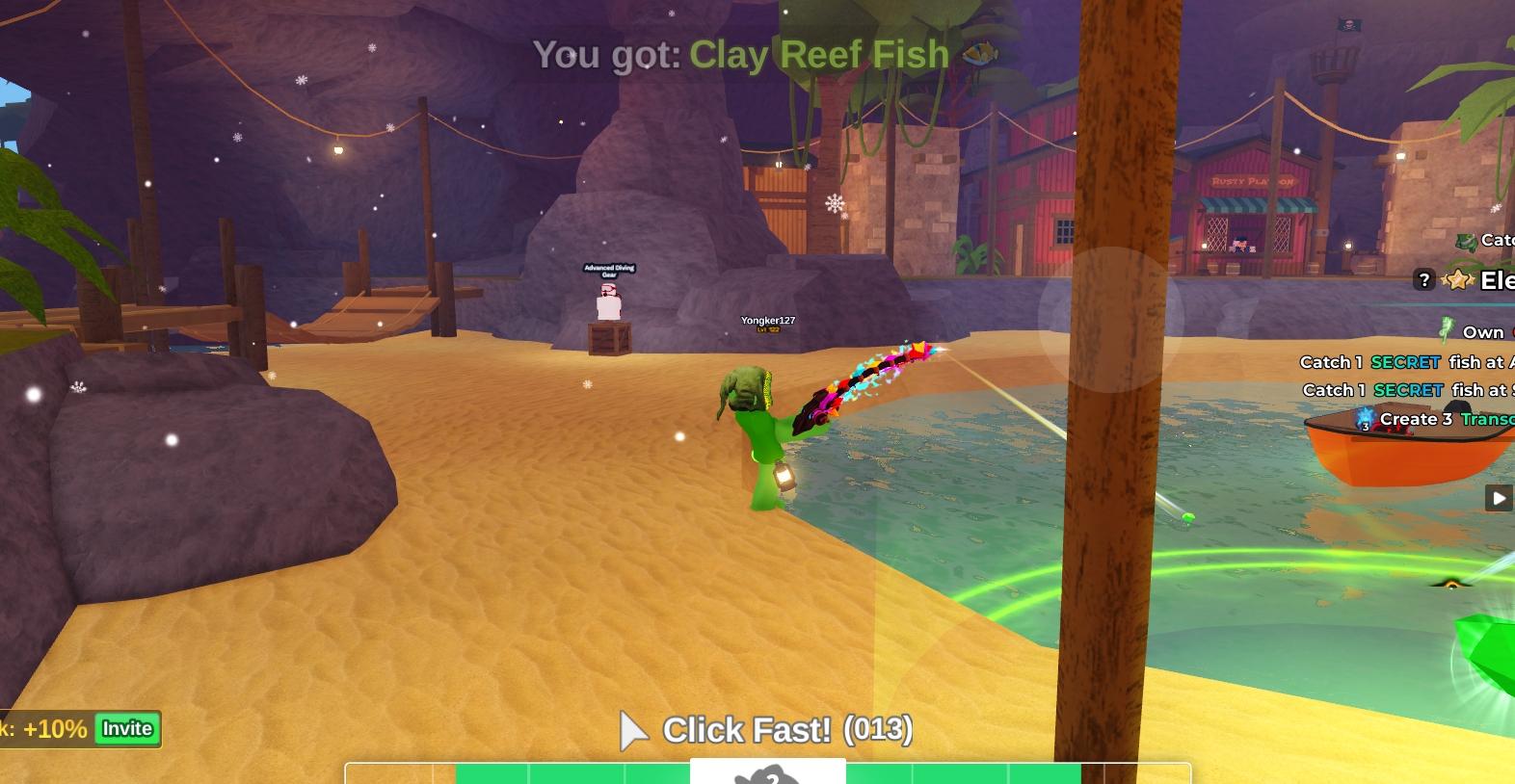
Task: Expand the side panel with the arrow button
Action: (1499, 498)
